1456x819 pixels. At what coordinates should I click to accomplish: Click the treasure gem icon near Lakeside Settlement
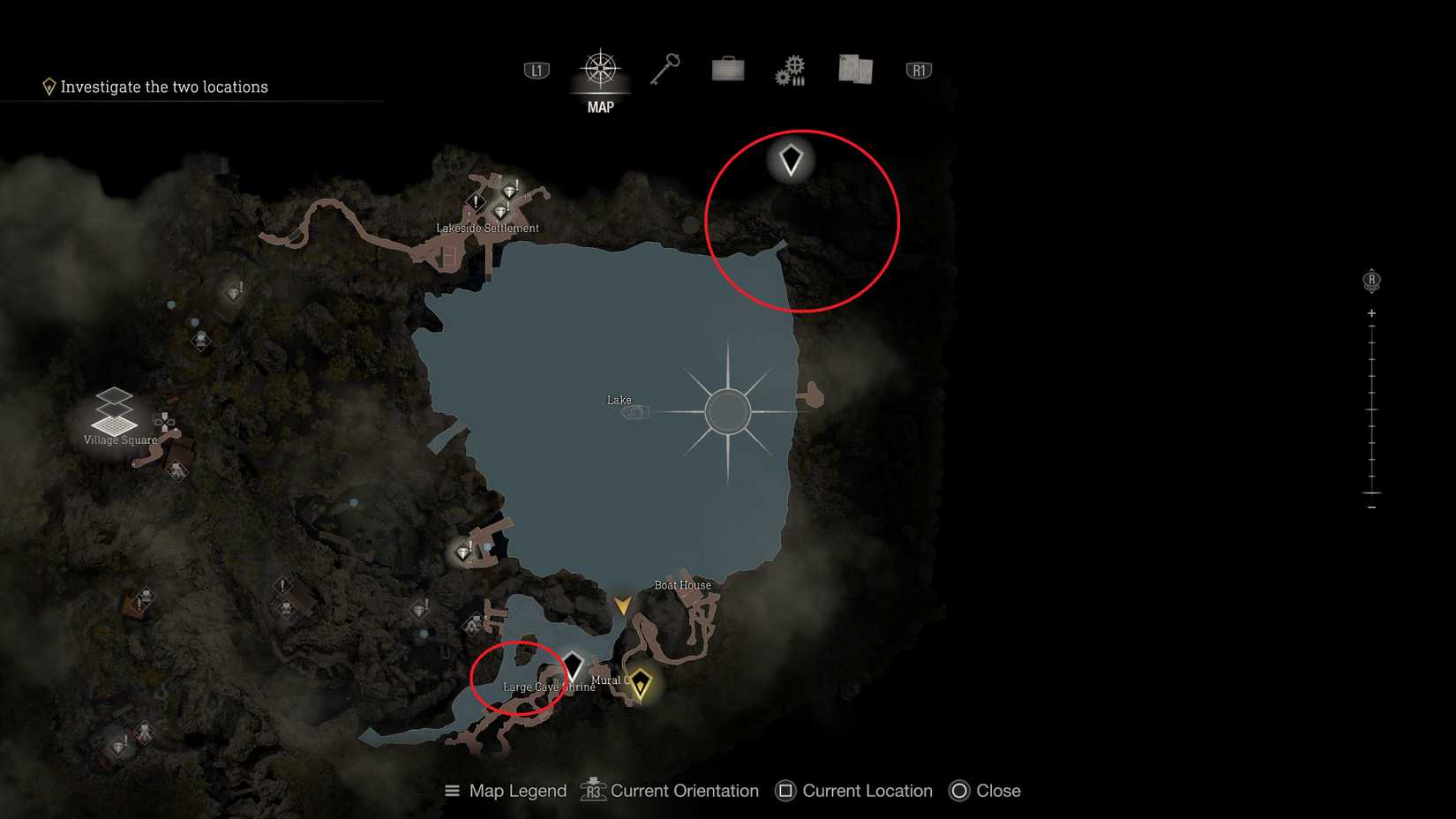point(509,190)
